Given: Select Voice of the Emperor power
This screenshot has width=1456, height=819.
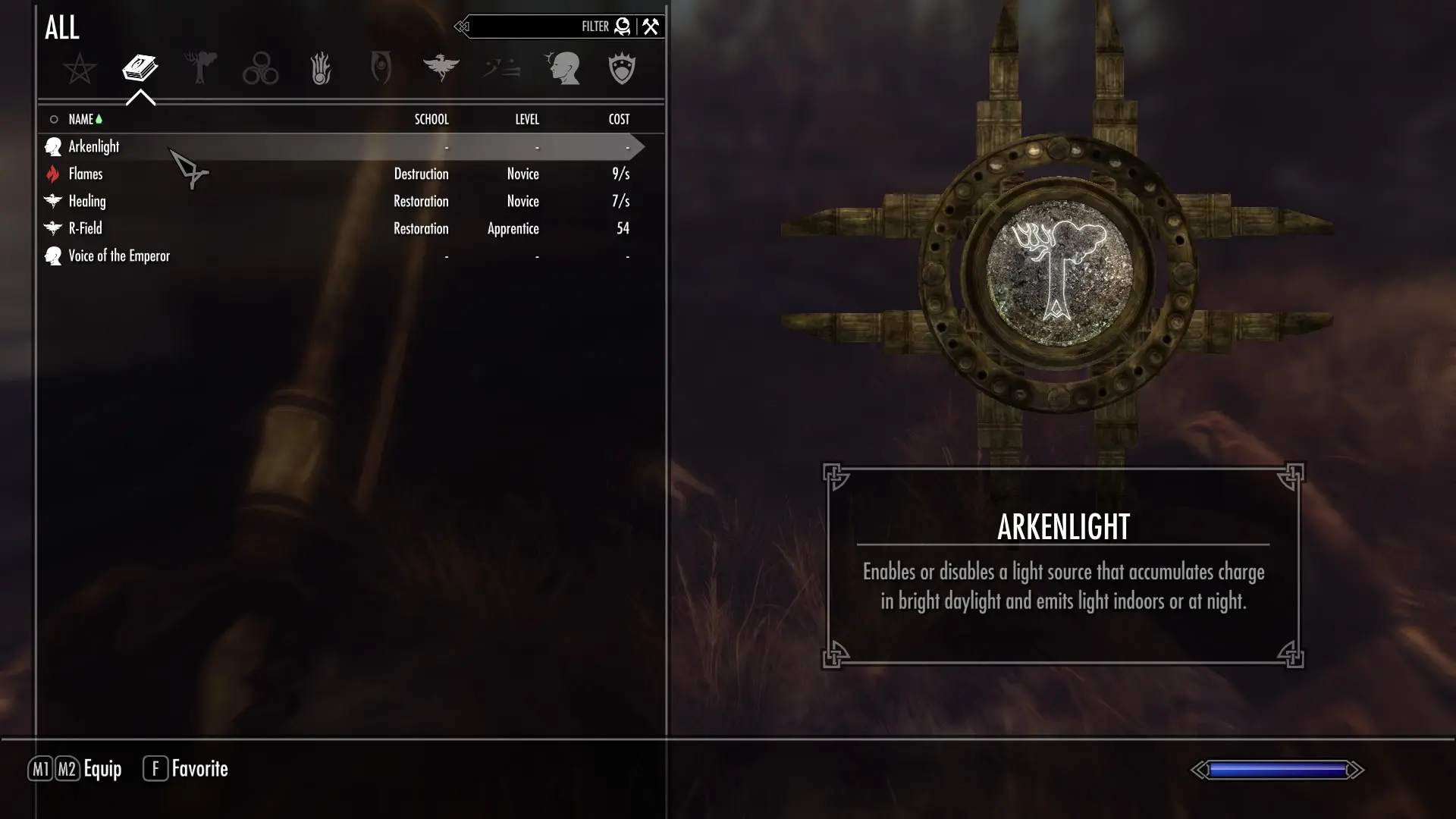Looking at the screenshot, I should 119,256.
